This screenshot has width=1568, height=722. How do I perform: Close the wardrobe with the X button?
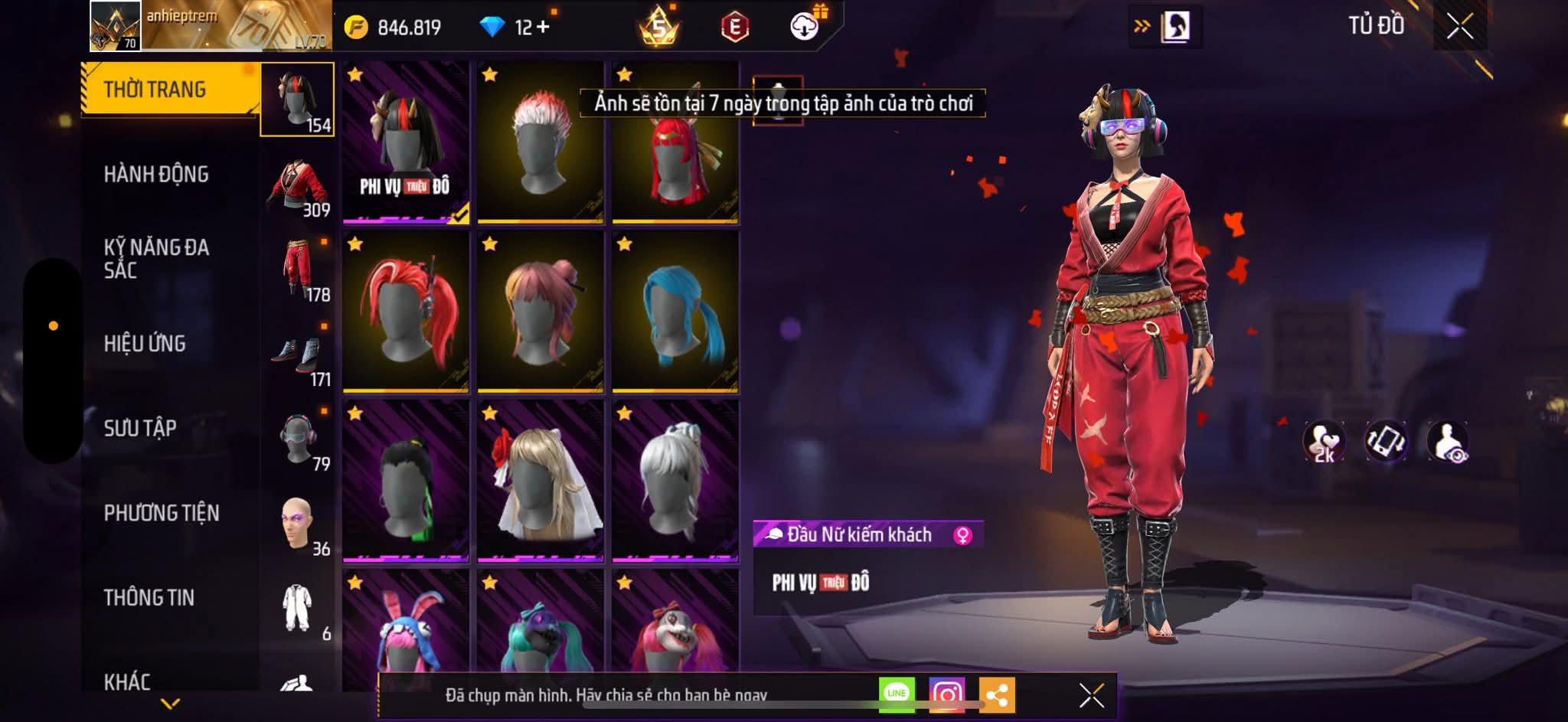pos(1459,27)
